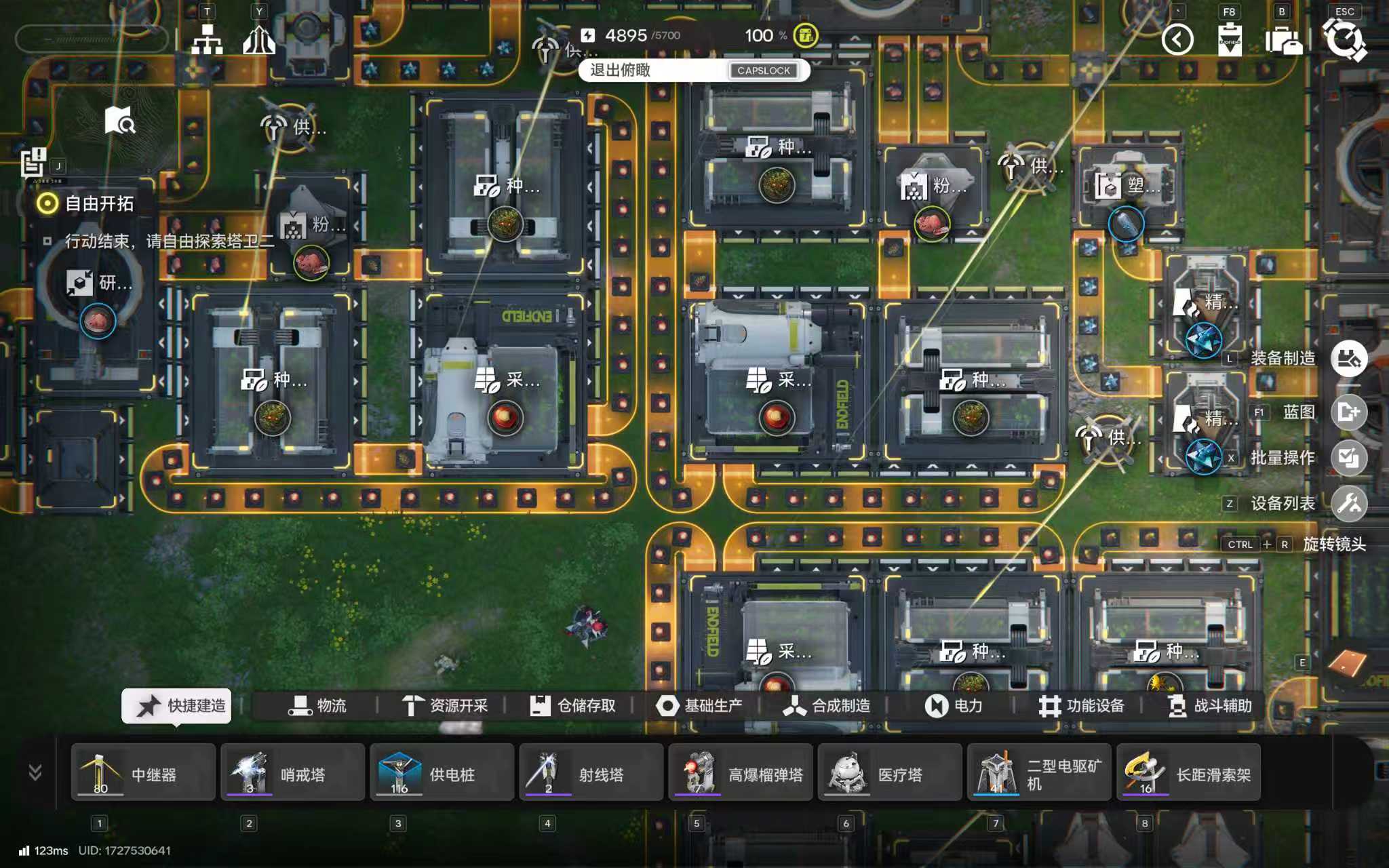1389x868 pixels.
Task: Open the 电力 build category
Action: coord(954,706)
